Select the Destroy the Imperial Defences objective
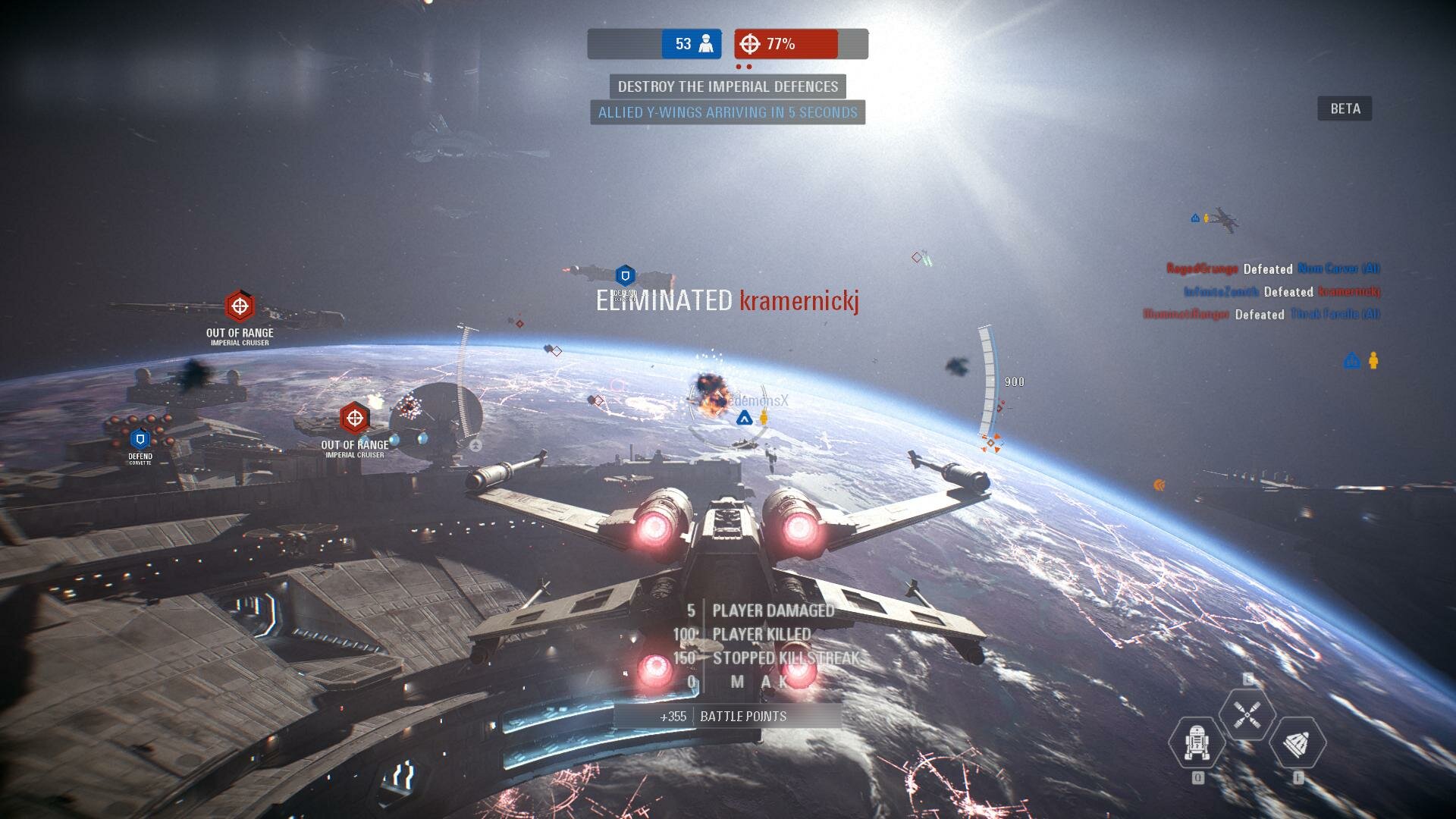This screenshot has width=1456, height=819. pos(727,86)
